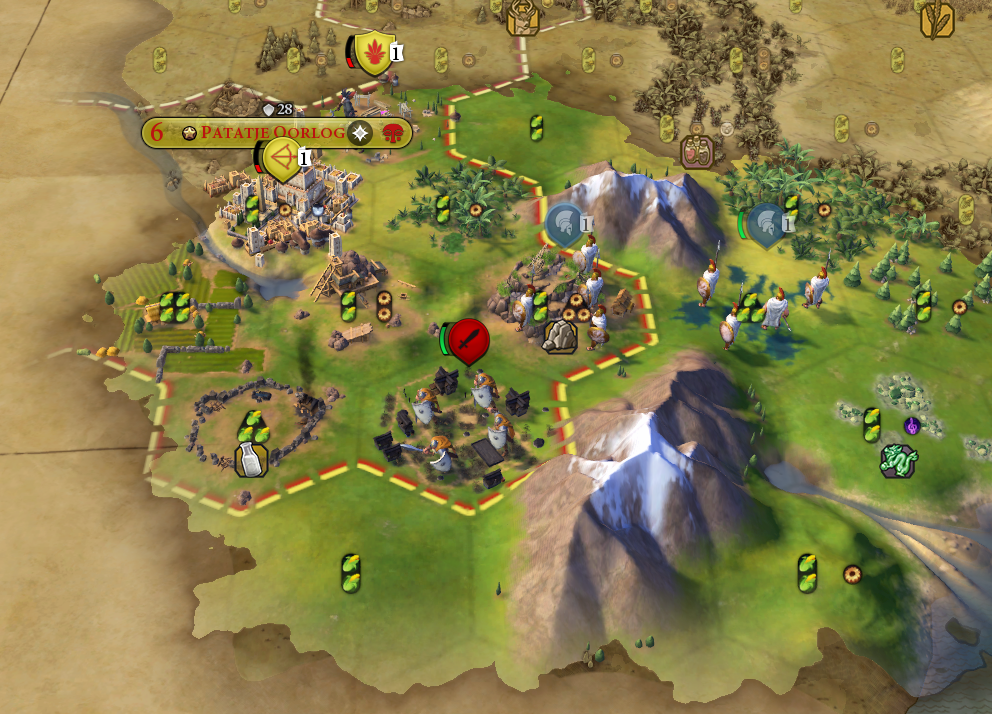This screenshot has width=992, height=714.
Task: Select the helmet unit flag in the palm jungle
Action: coord(766,224)
